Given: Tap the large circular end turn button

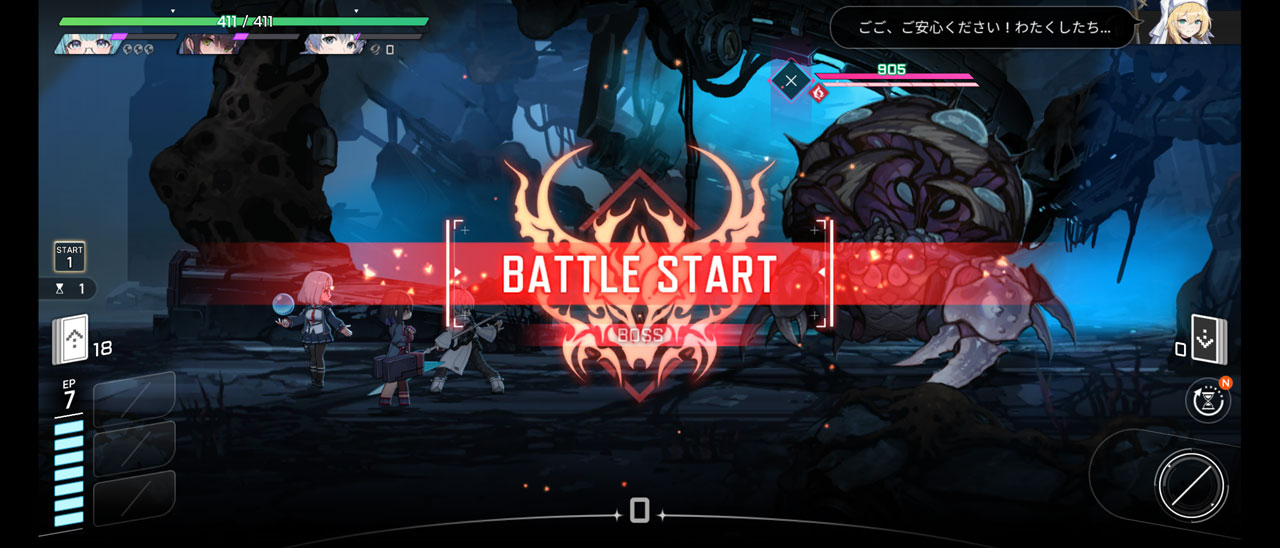Looking at the screenshot, I should click(1190, 486).
